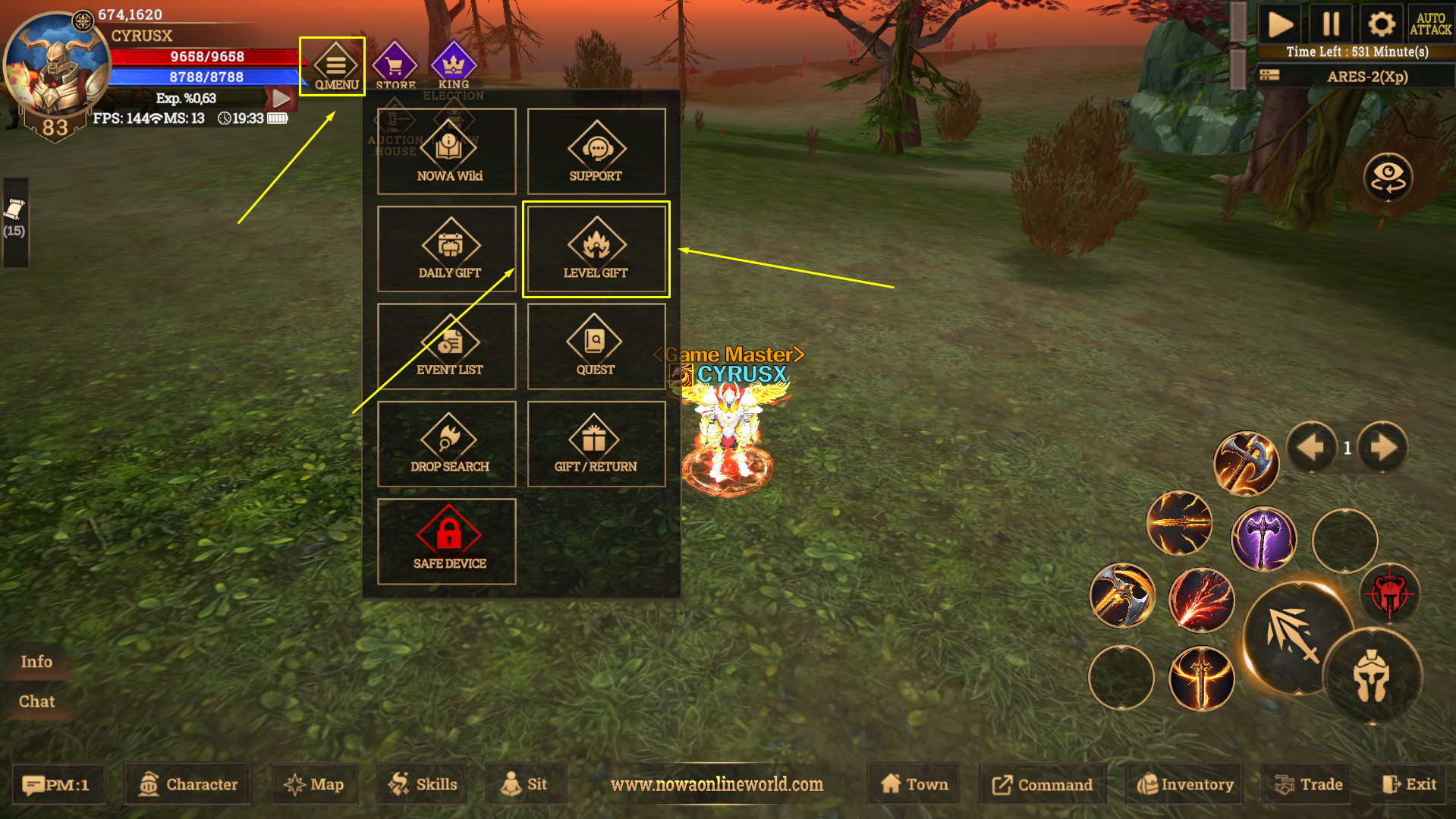This screenshot has width=1456, height=819.
Task: Open Gift / Return tile
Action: coord(596,443)
